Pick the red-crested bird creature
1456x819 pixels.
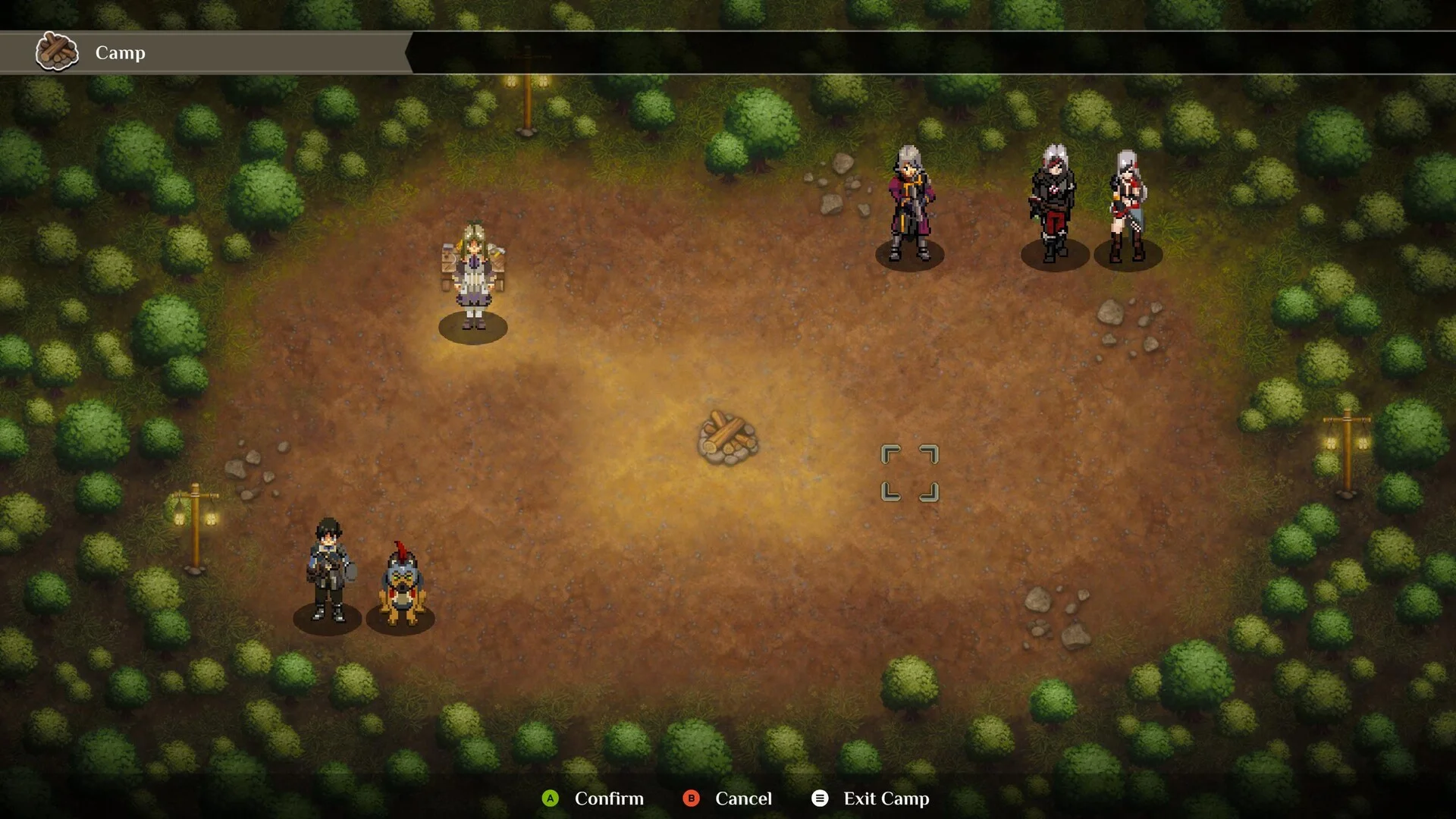click(401, 584)
